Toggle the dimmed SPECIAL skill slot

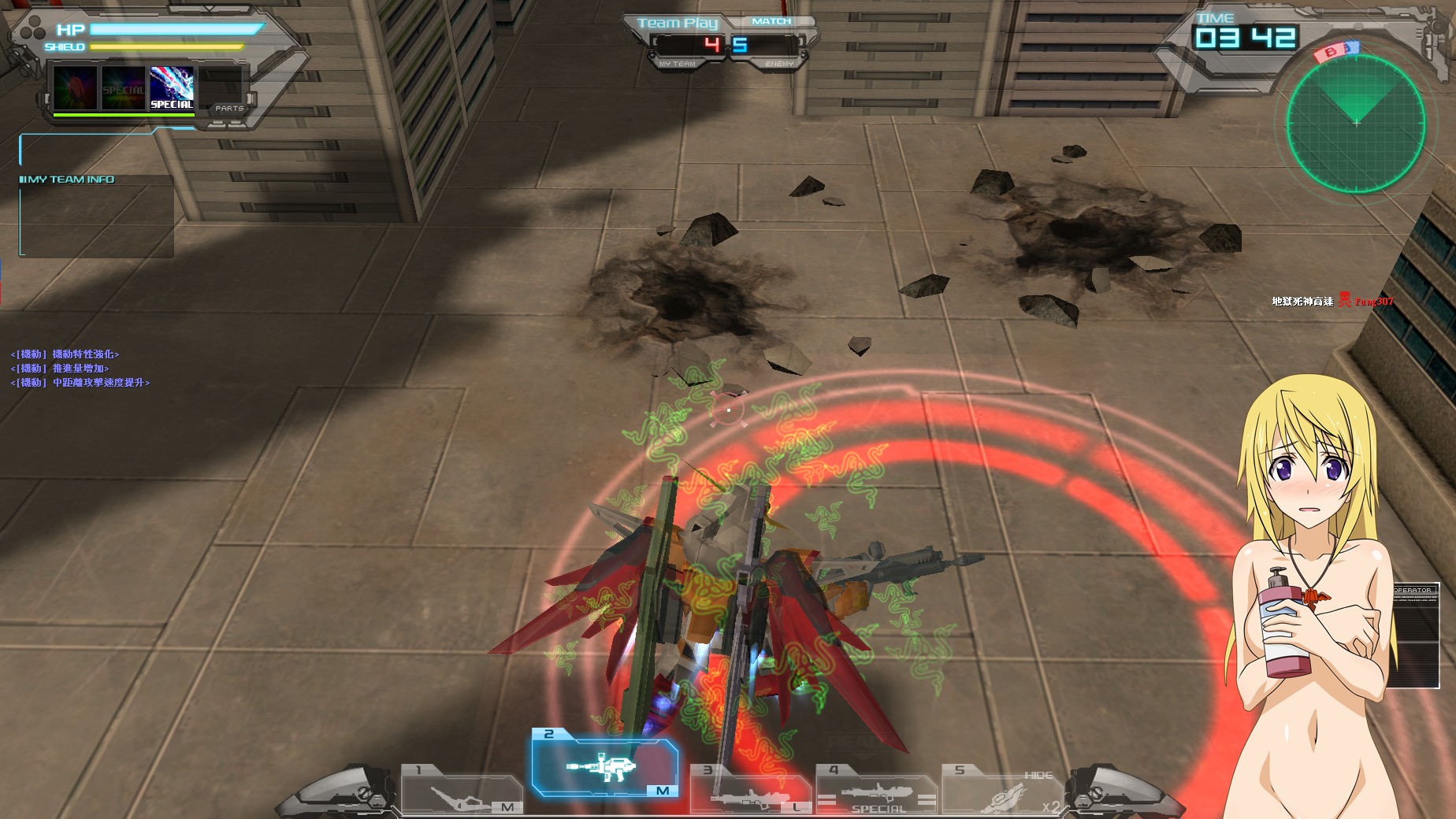tap(123, 88)
